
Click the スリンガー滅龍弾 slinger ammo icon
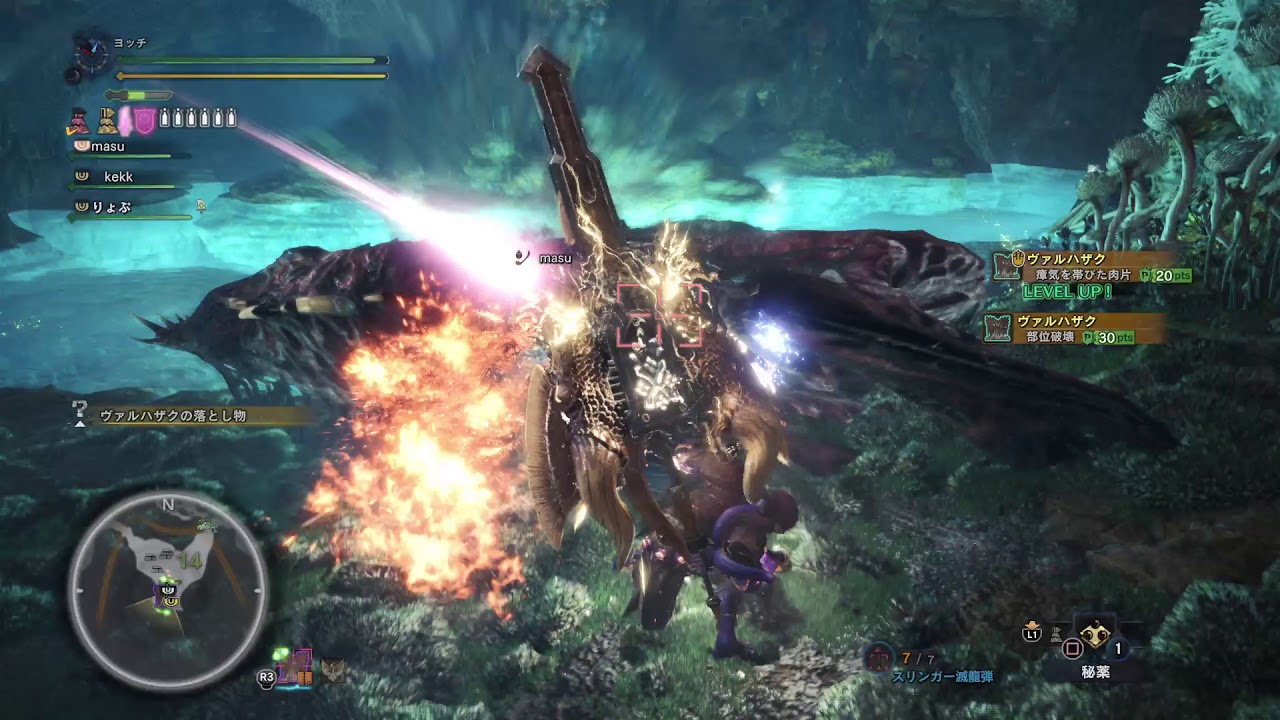[879, 657]
